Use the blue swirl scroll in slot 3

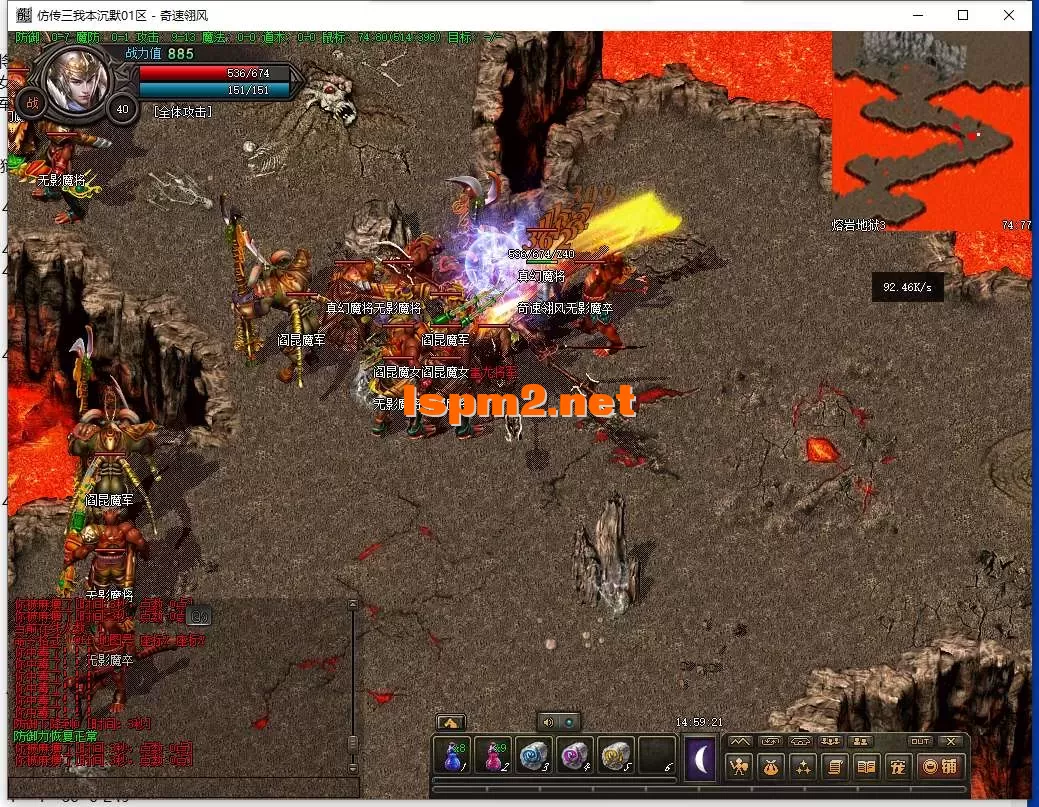(x=534, y=757)
